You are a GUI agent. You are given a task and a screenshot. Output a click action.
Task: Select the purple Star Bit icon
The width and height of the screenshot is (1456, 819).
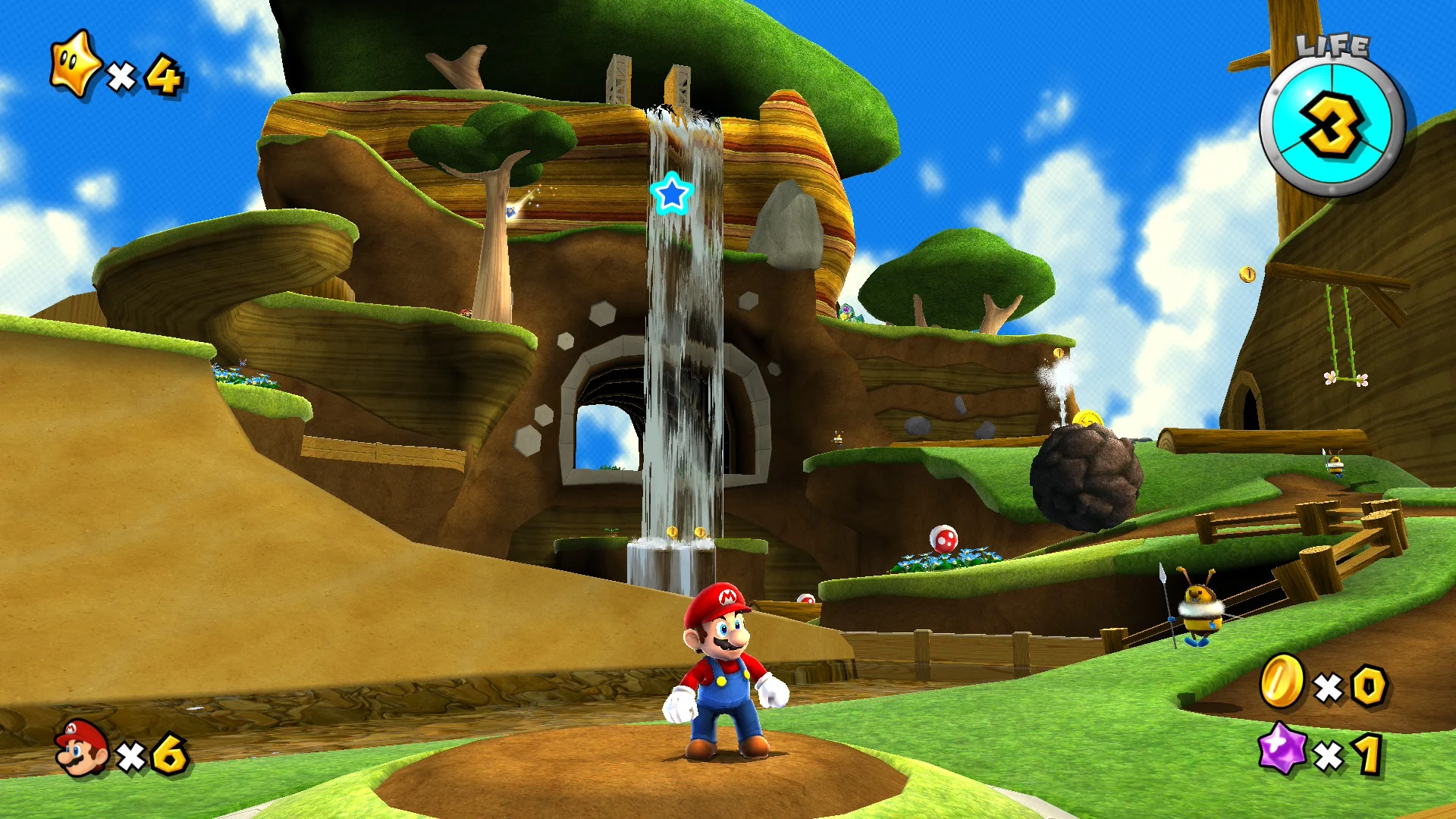pyautogui.click(x=1282, y=748)
